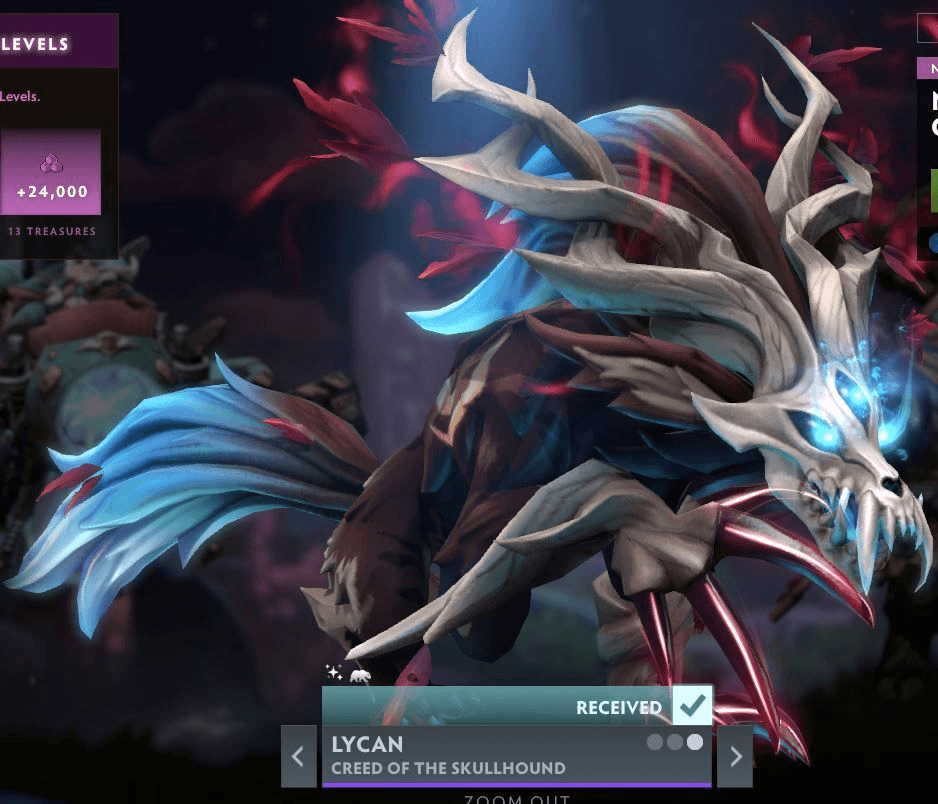This screenshot has width=938, height=804.
Task: Click the Received checkmark box
Action: tap(692, 706)
